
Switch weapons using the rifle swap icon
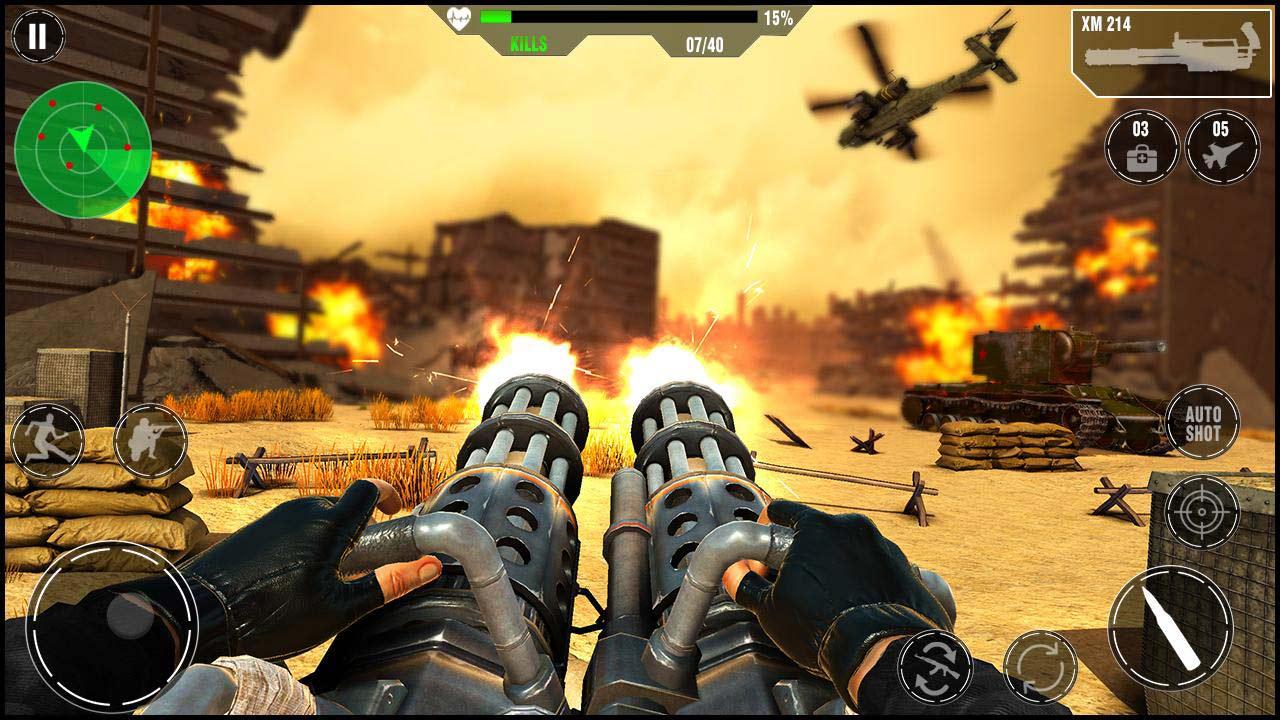(x=934, y=665)
